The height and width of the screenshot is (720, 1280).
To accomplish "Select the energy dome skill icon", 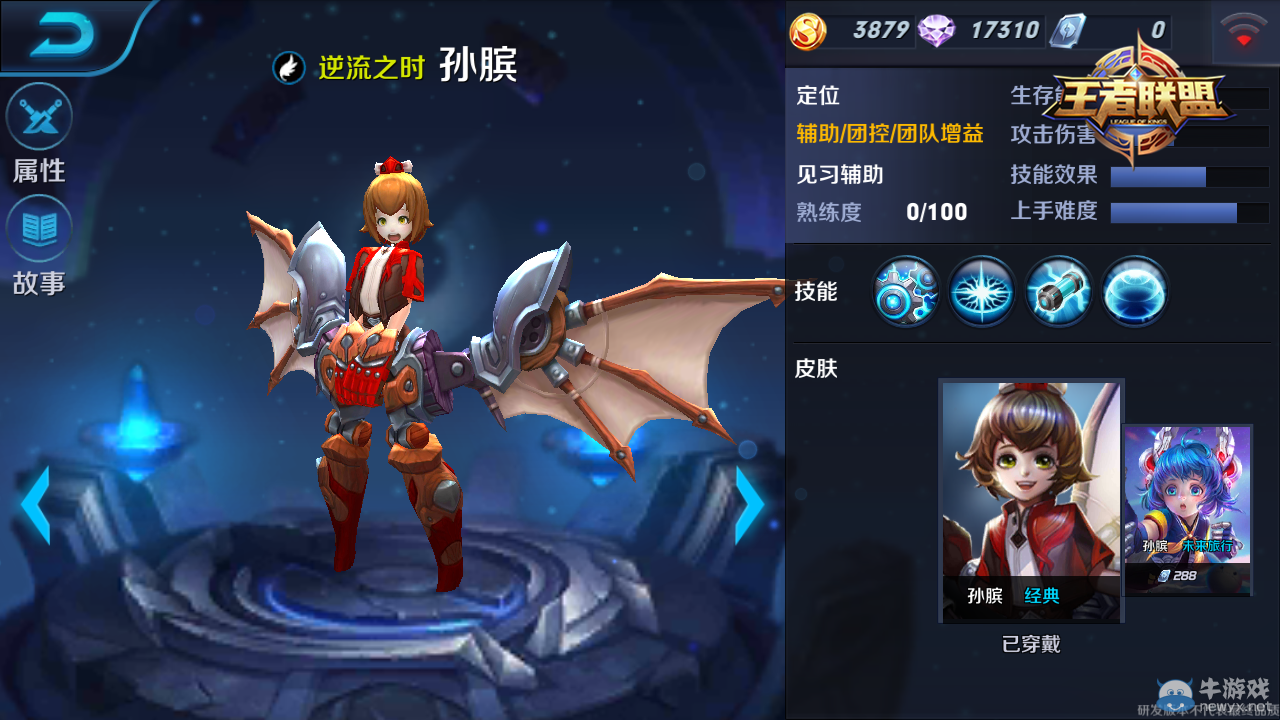I will coord(1134,291).
